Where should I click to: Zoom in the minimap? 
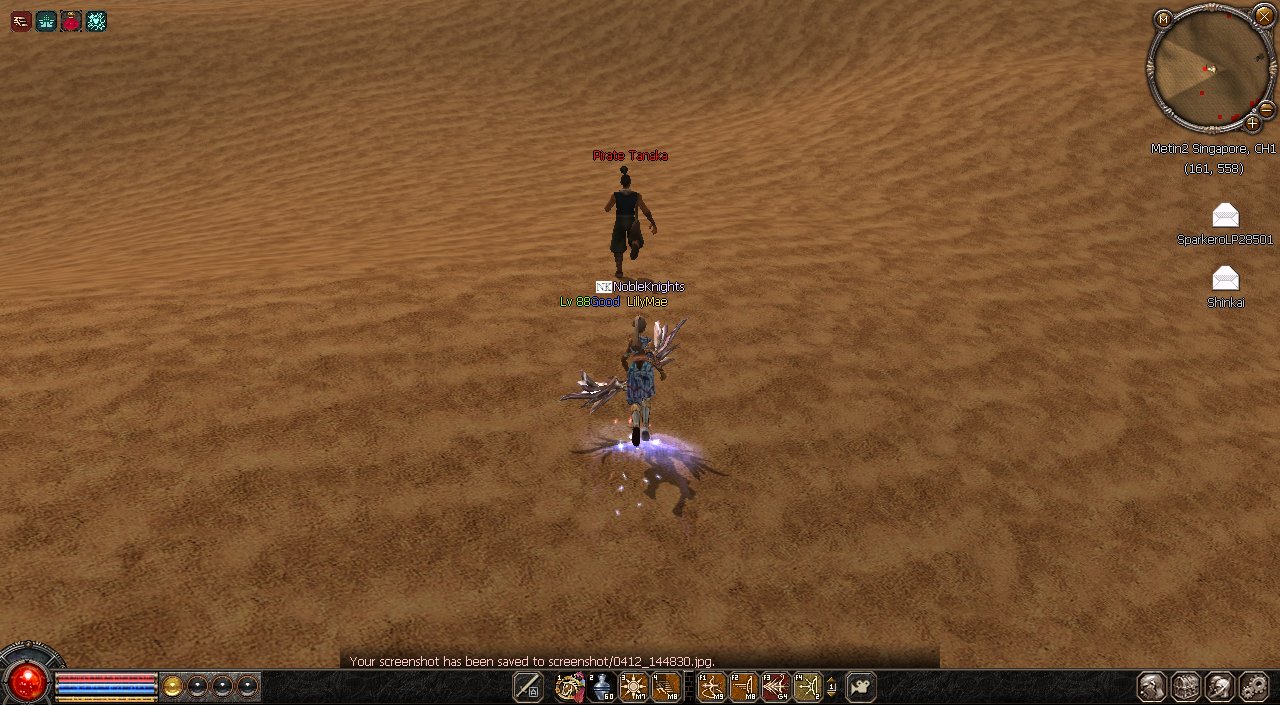1252,123
